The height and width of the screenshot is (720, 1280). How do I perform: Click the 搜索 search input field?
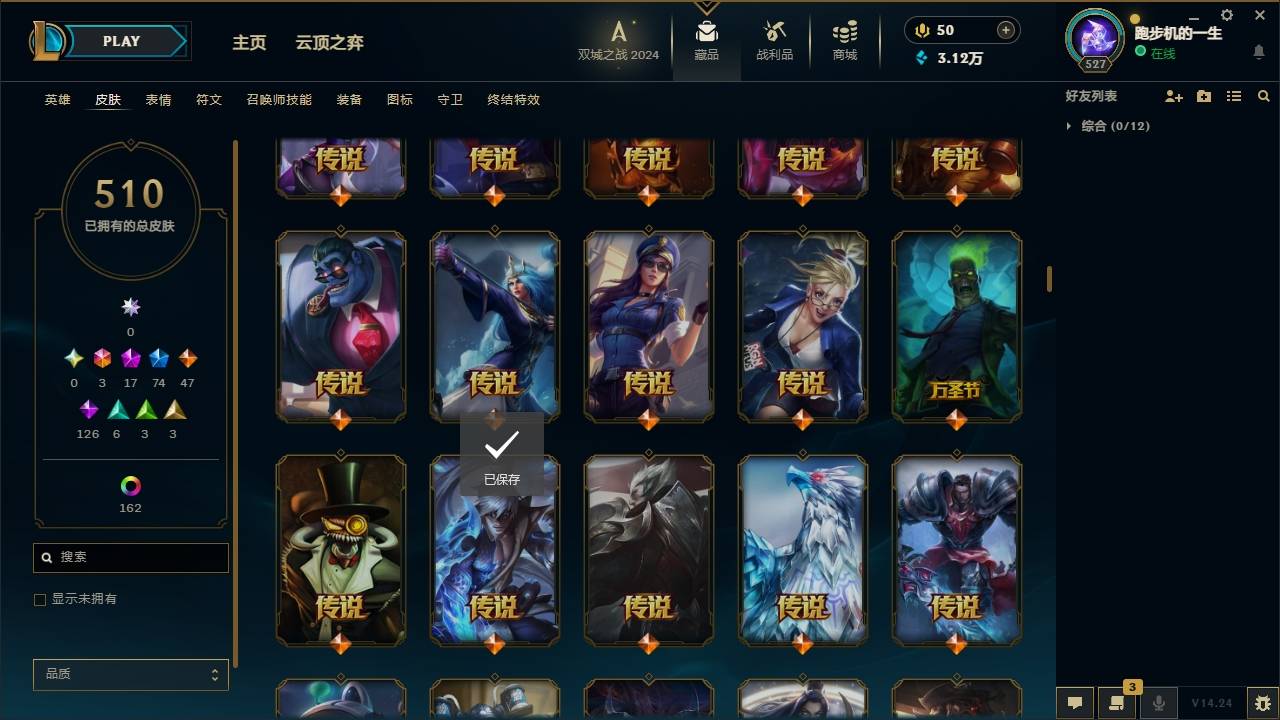click(130, 557)
